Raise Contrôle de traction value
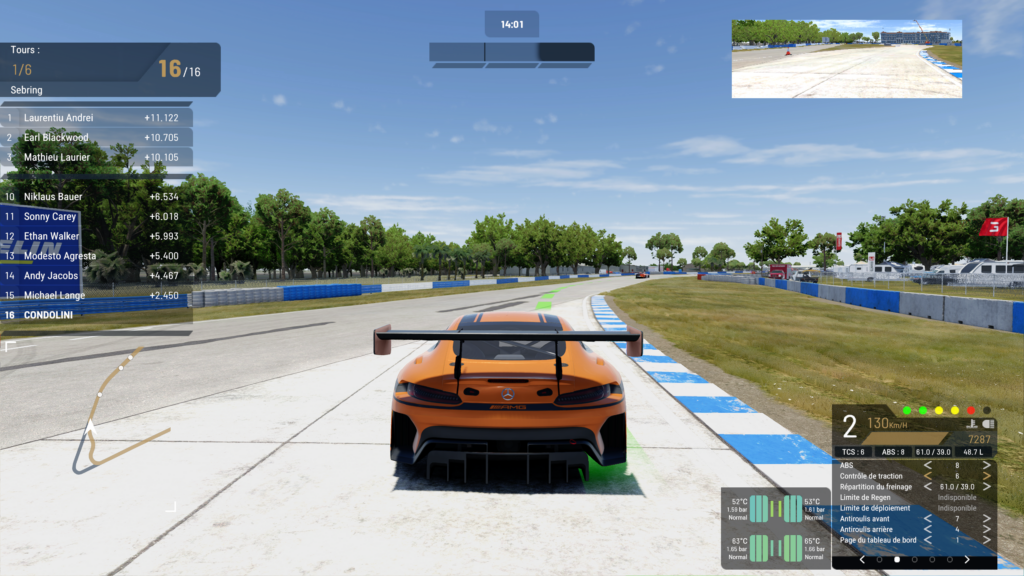Image resolution: width=1024 pixels, height=576 pixels. (987, 476)
